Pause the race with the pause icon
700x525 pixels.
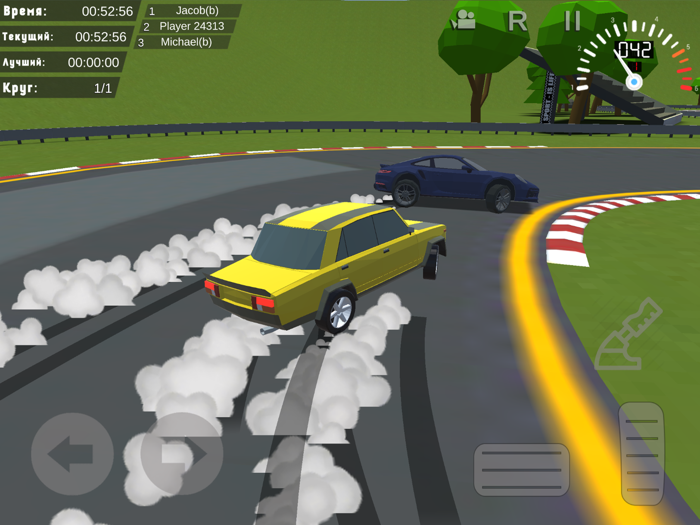pyautogui.click(x=572, y=20)
